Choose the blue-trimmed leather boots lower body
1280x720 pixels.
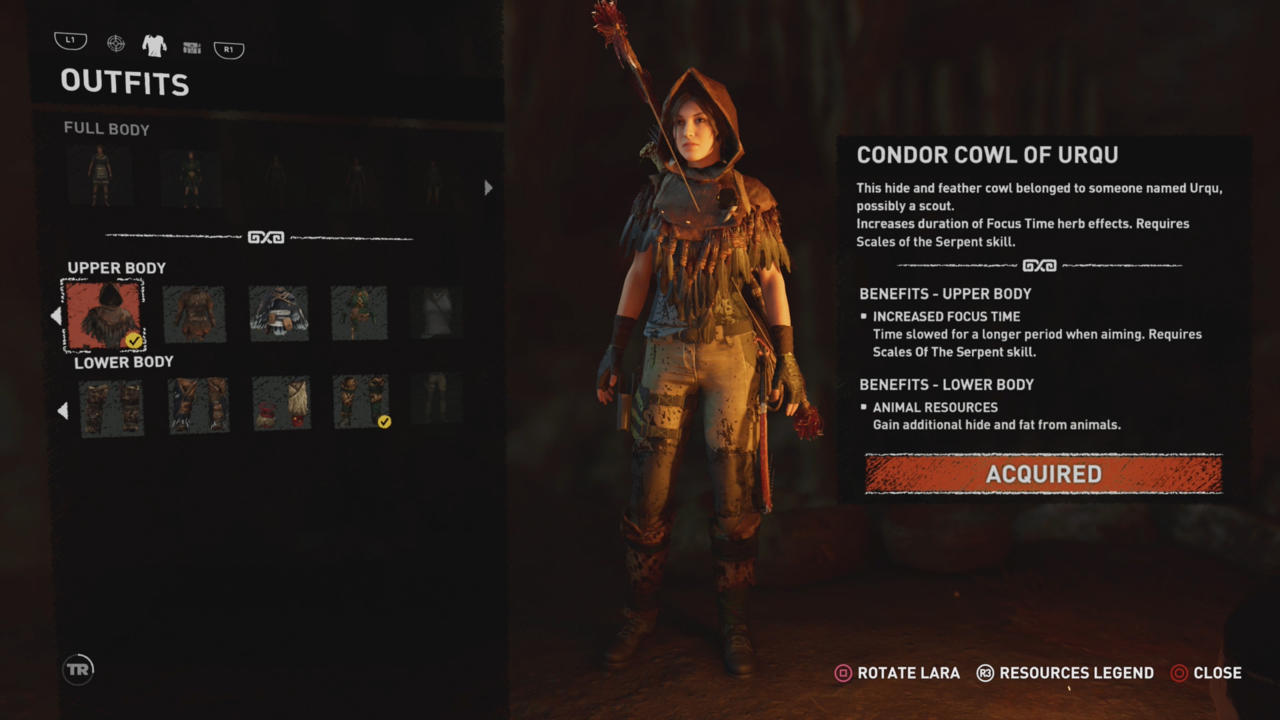pos(198,405)
